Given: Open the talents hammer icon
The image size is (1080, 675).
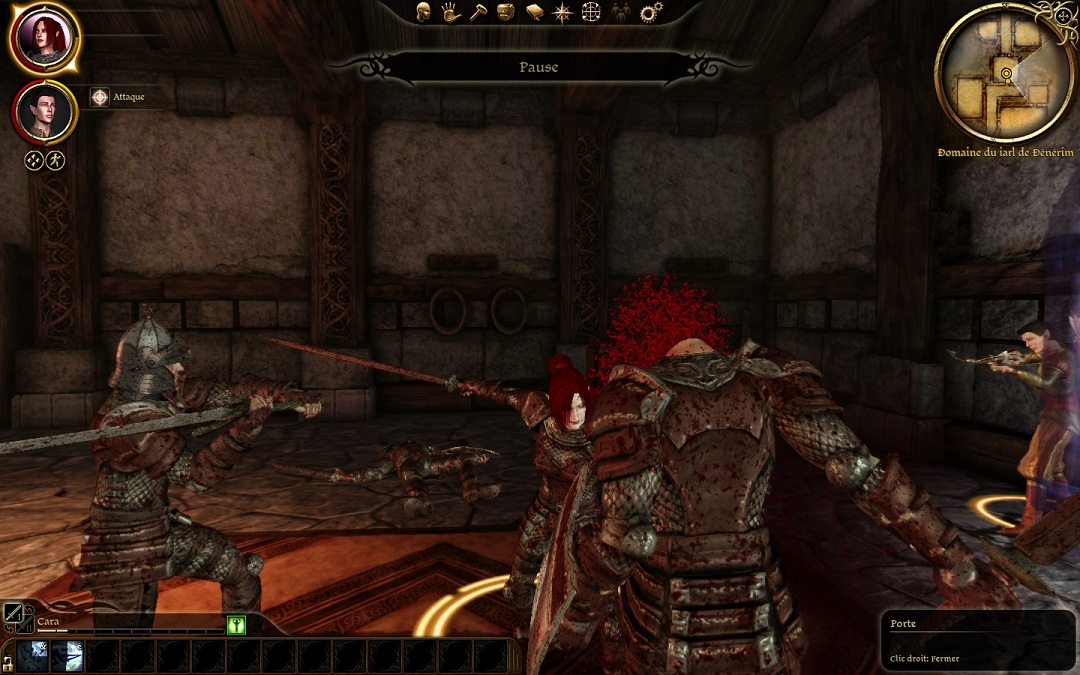Looking at the screenshot, I should (478, 12).
